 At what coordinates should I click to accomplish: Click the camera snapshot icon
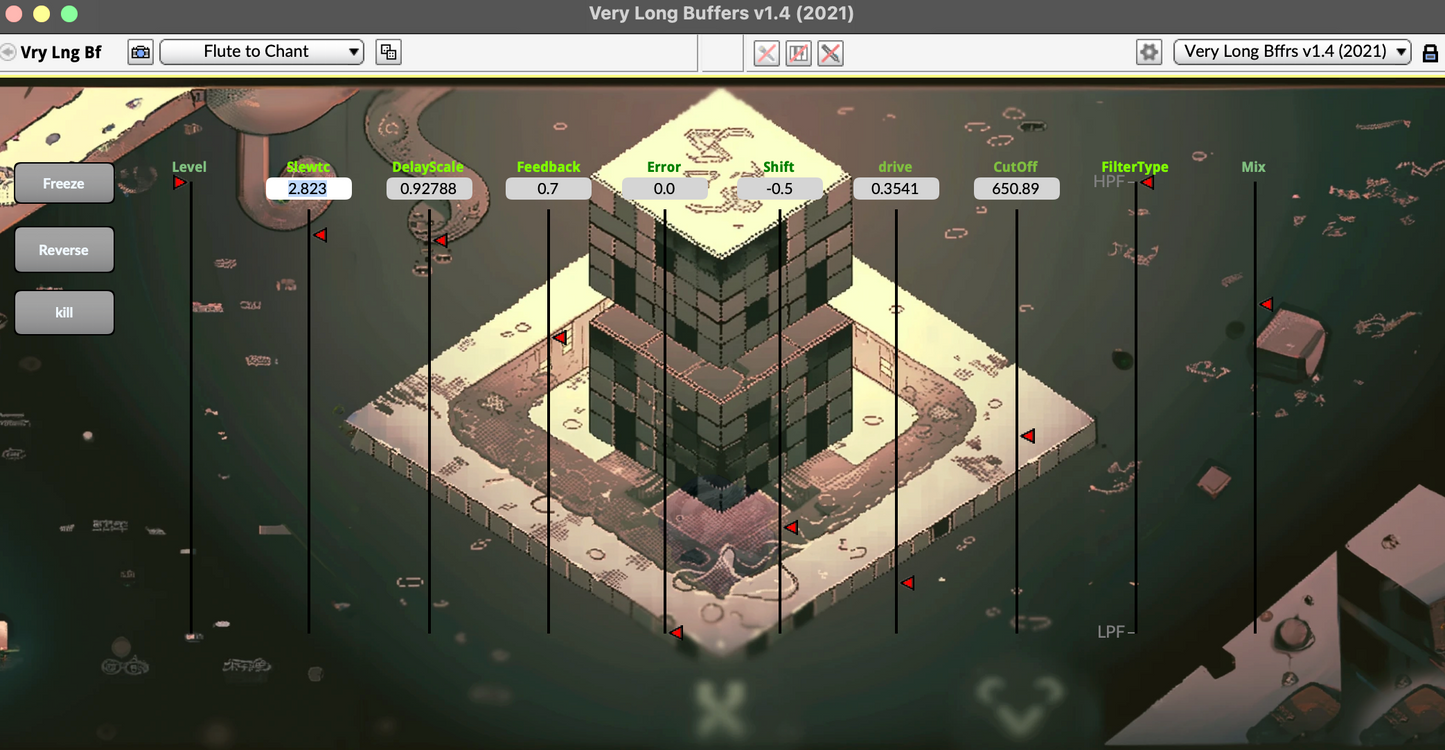[140, 52]
